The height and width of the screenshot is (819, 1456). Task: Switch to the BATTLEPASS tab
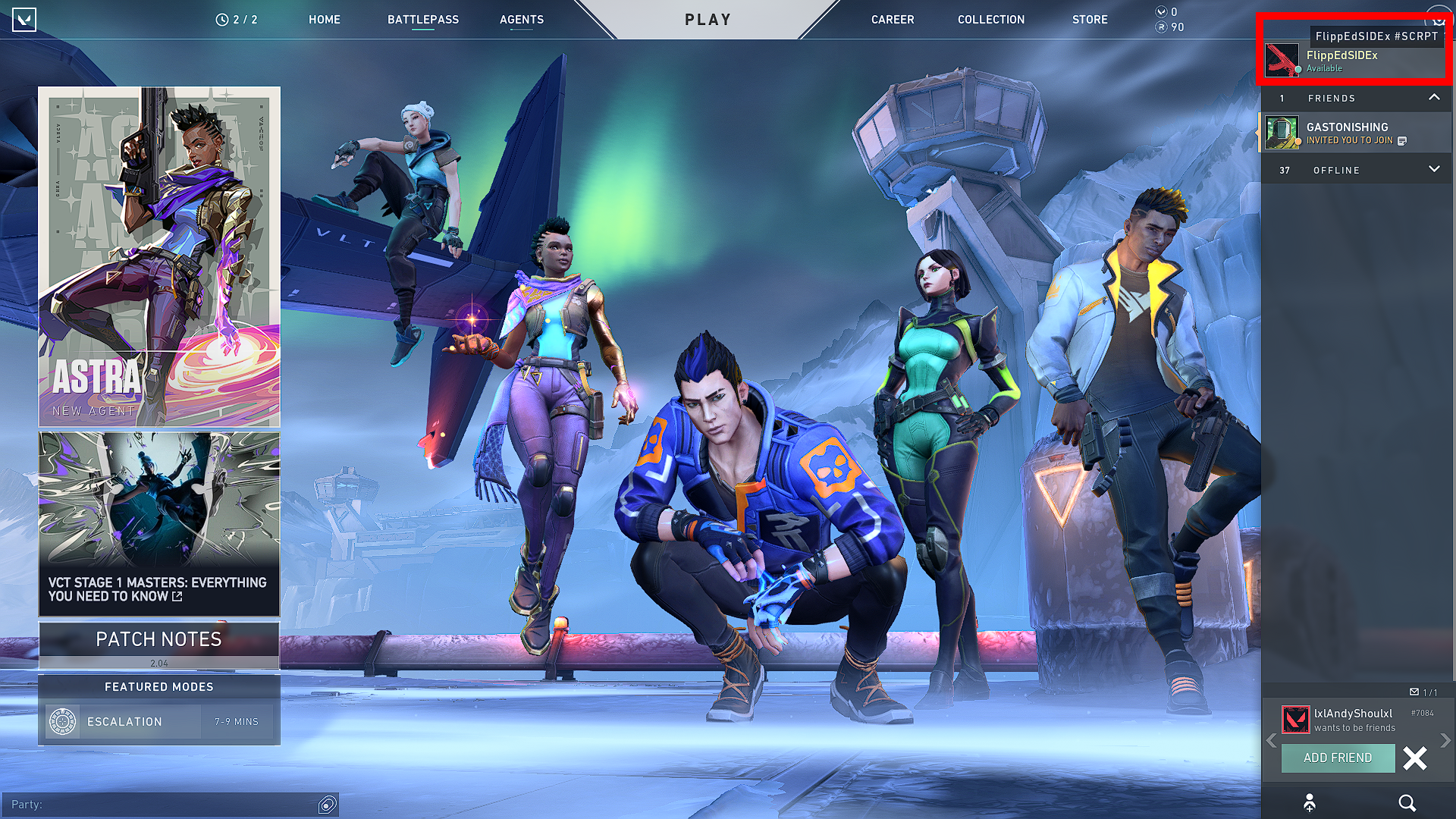[422, 20]
